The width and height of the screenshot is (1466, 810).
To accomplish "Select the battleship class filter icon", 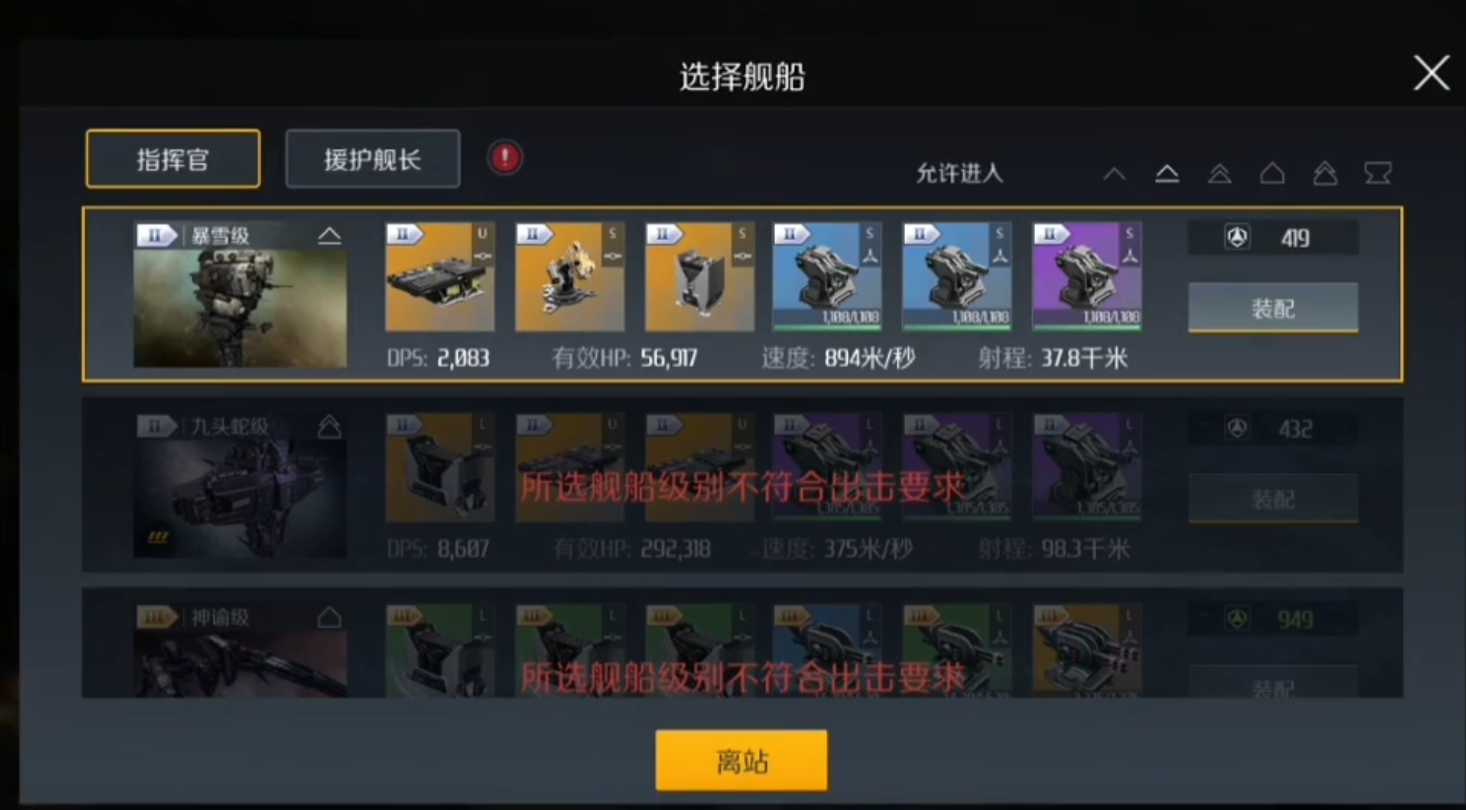I will (1326, 173).
